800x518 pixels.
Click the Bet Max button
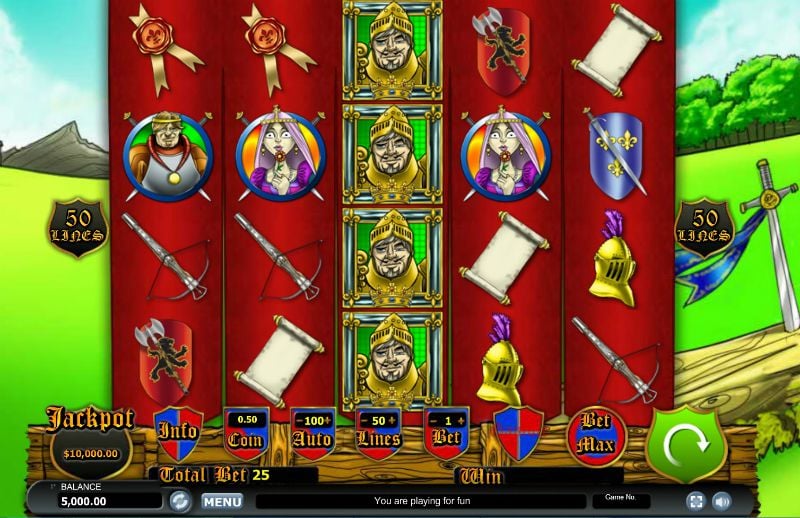click(x=596, y=435)
